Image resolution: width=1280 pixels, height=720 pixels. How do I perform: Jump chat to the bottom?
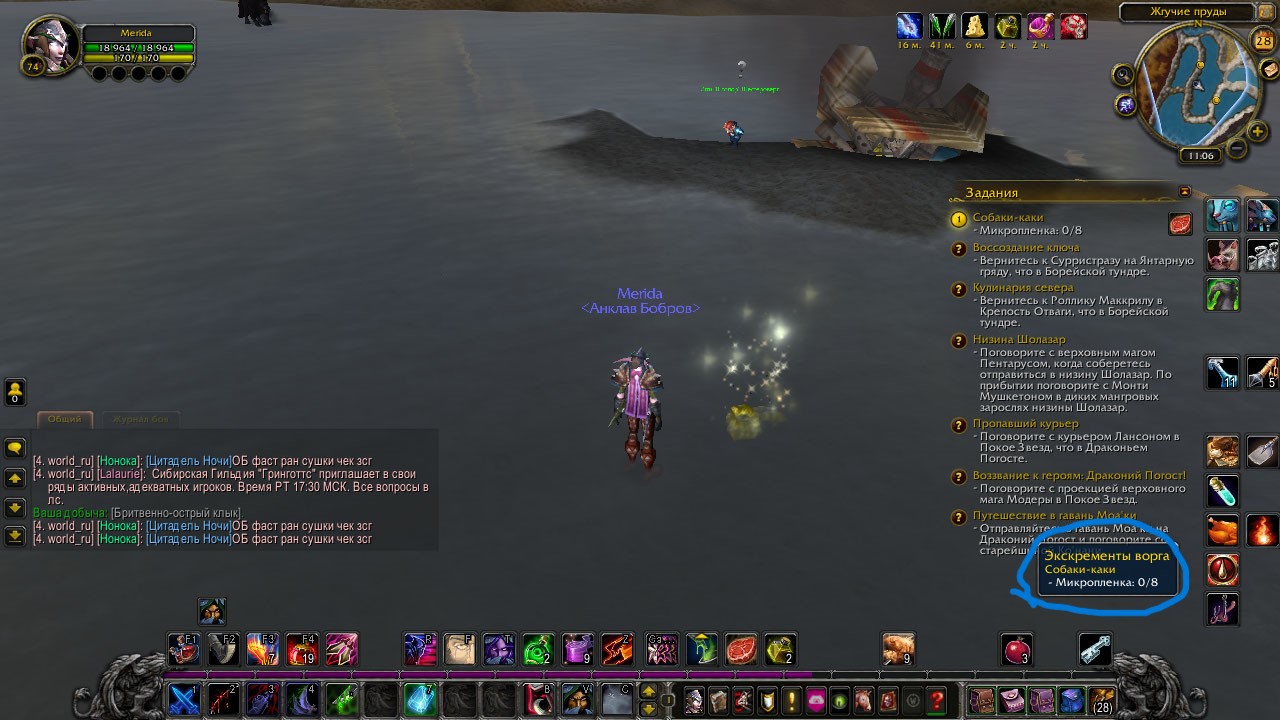[x=15, y=536]
